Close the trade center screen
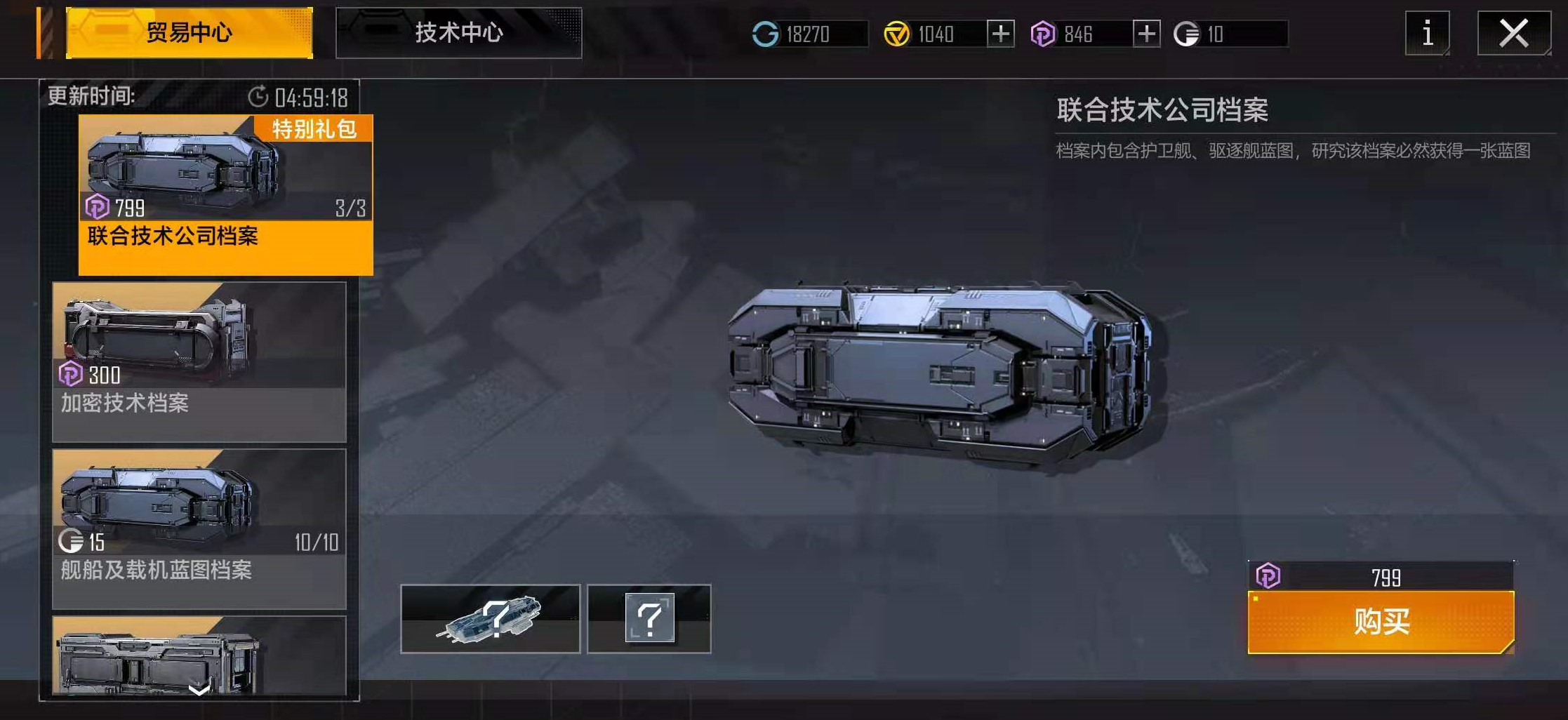This screenshot has height=720, width=1568. coord(1514,33)
